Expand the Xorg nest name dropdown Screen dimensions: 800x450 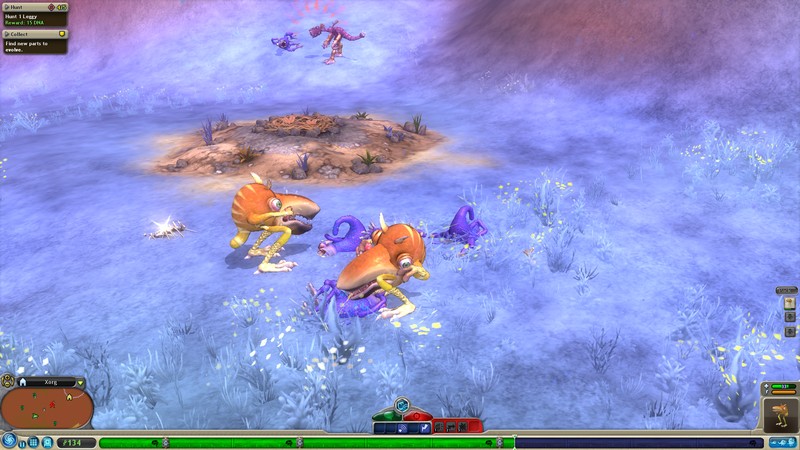coord(81,382)
